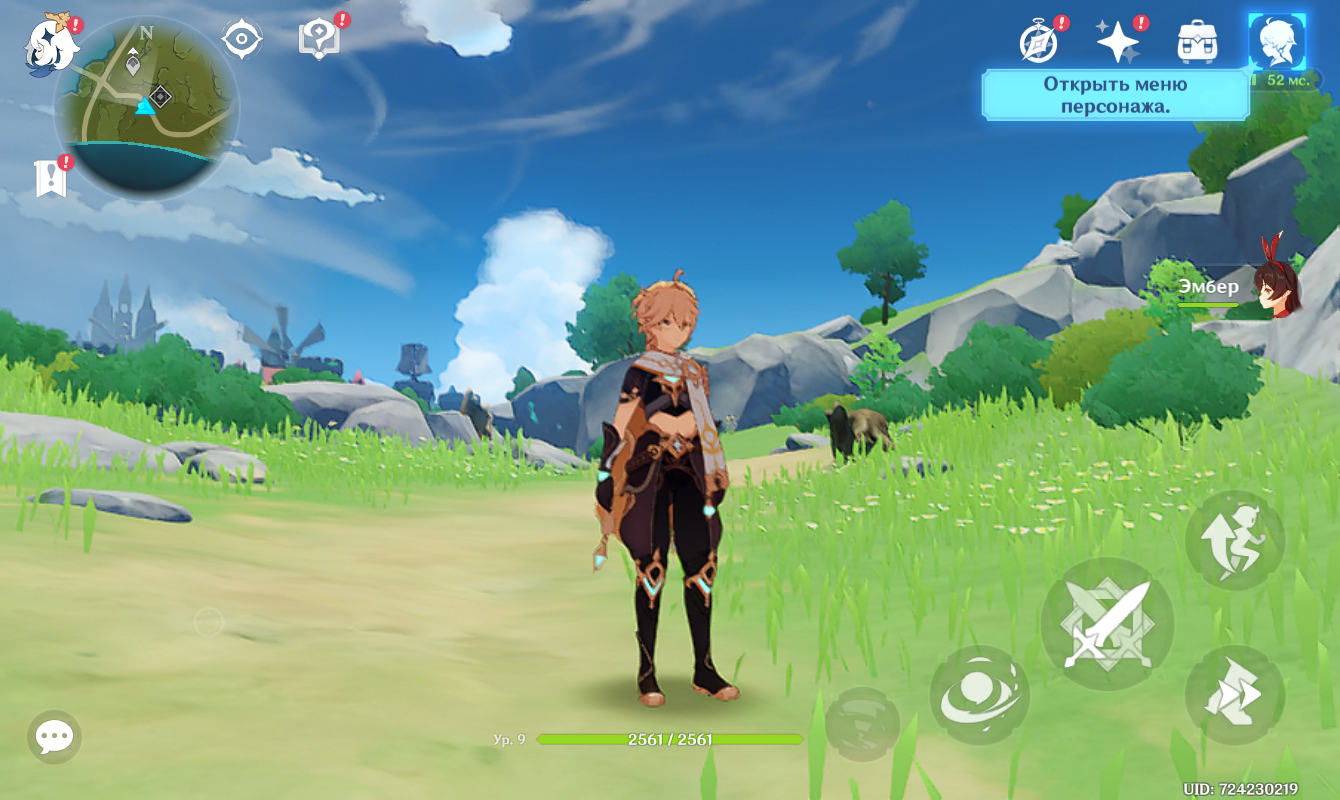The image size is (1340, 800).
Task: Tap the jump button
Action: click(1234, 540)
